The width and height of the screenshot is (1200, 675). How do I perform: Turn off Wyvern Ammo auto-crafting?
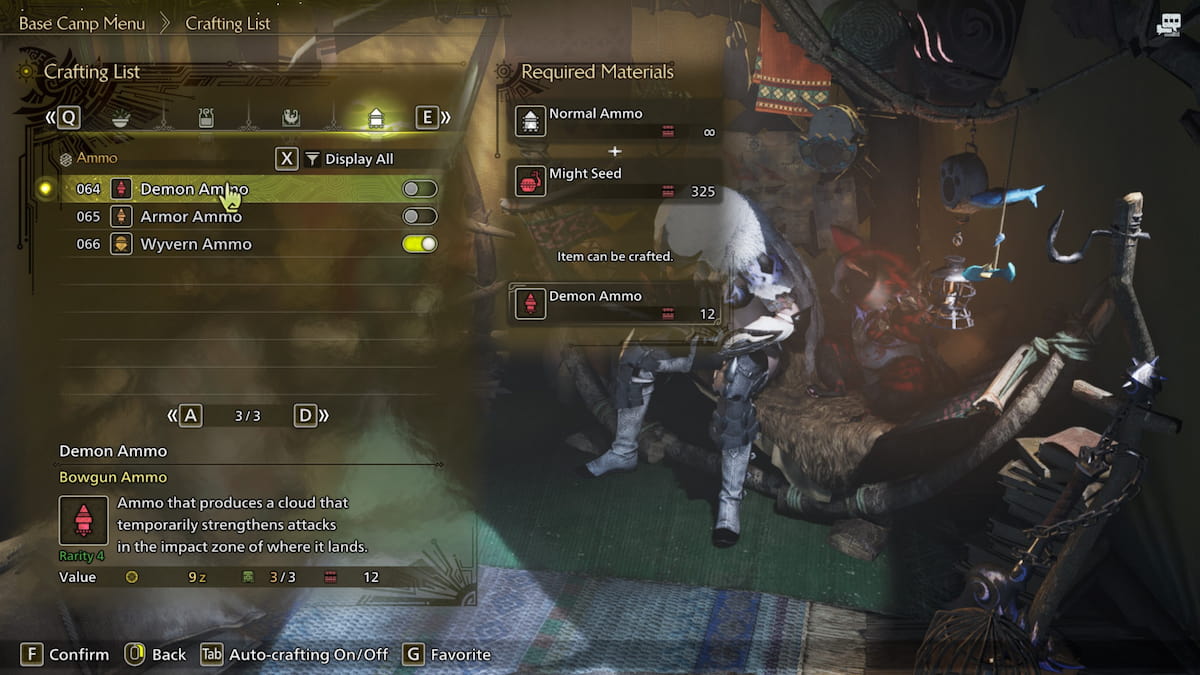(x=419, y=244)
